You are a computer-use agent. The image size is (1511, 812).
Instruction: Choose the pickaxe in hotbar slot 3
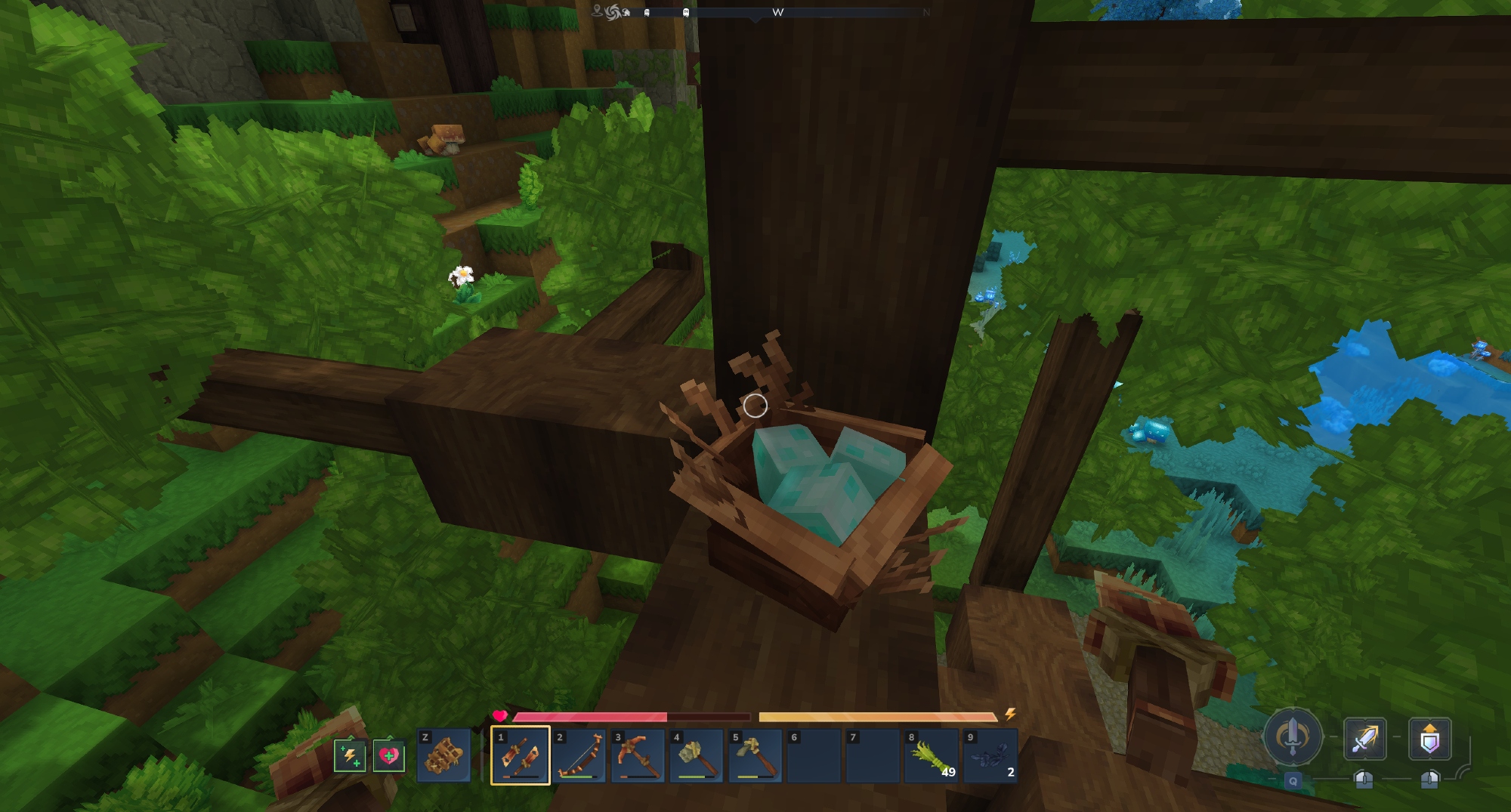638,755
